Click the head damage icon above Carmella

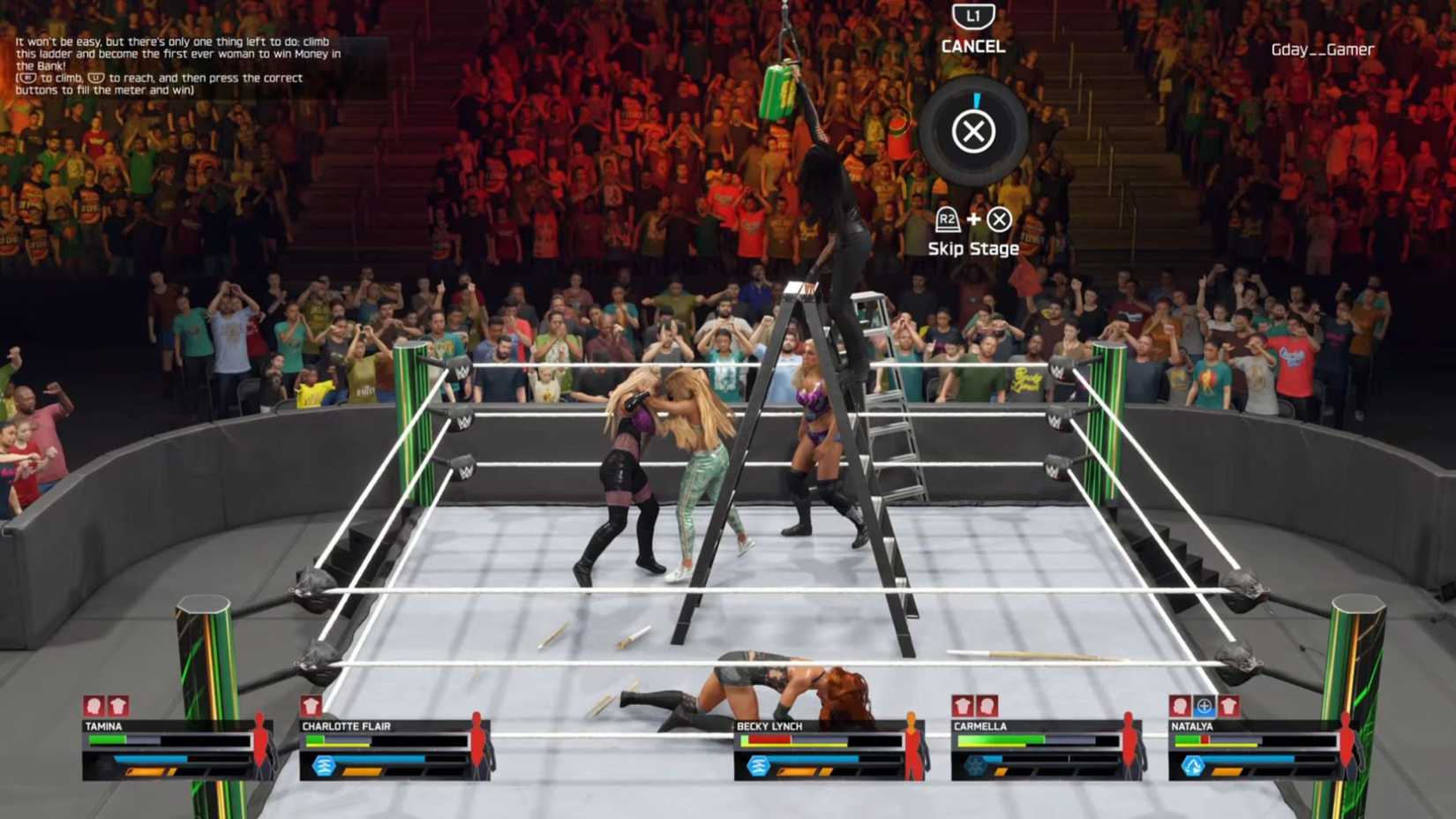pyautogui.click(x=986, y=706)
